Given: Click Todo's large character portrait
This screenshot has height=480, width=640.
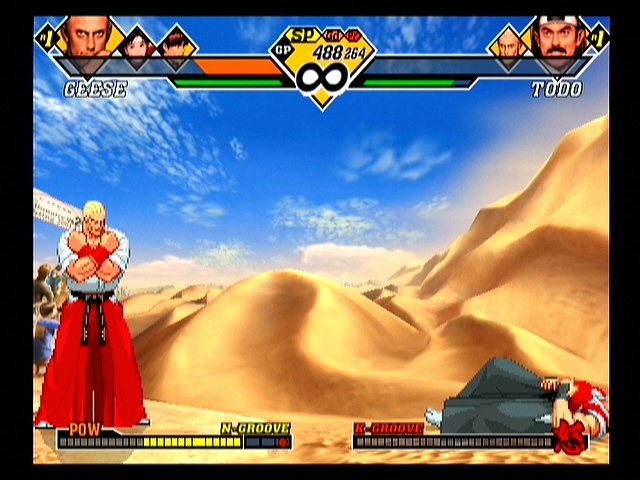Looking at the screenshot, I should click(x=555, y=38).
